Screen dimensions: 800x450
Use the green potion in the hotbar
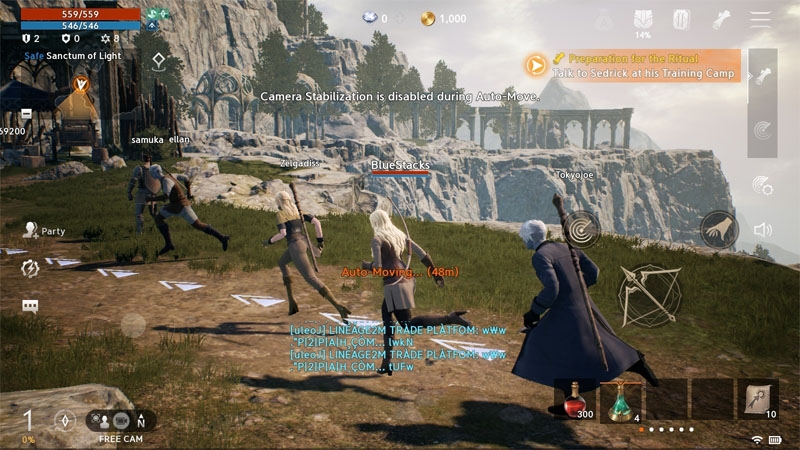[x=620, y=399]
